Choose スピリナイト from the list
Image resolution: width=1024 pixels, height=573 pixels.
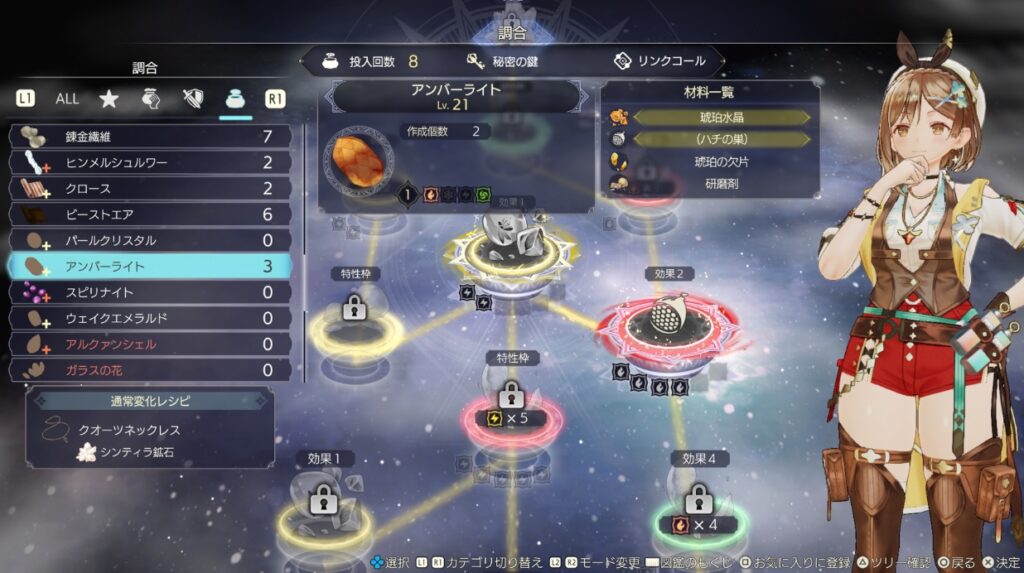coord(150,292)
